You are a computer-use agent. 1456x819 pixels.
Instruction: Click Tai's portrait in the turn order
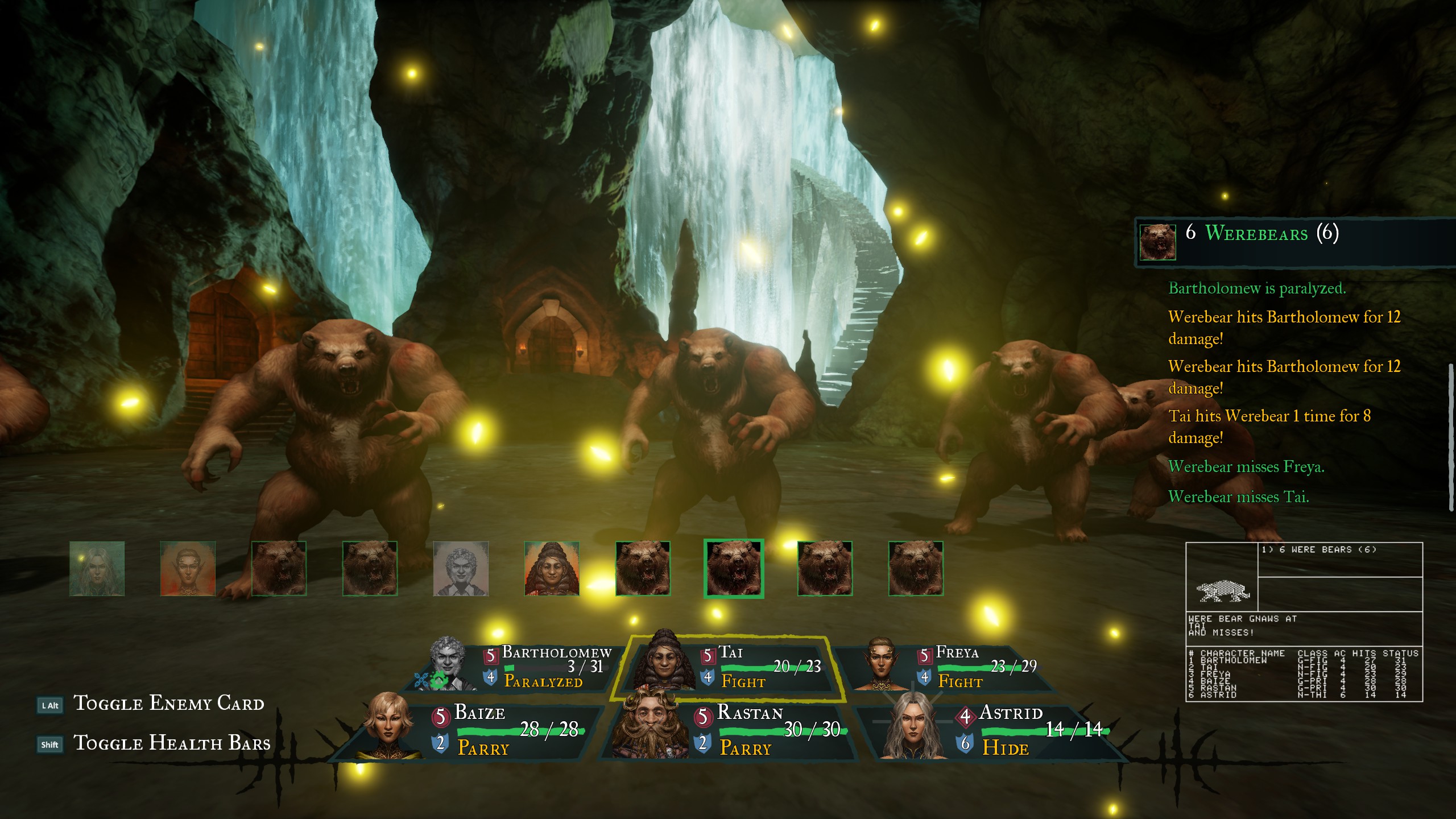tap(552, 569)
